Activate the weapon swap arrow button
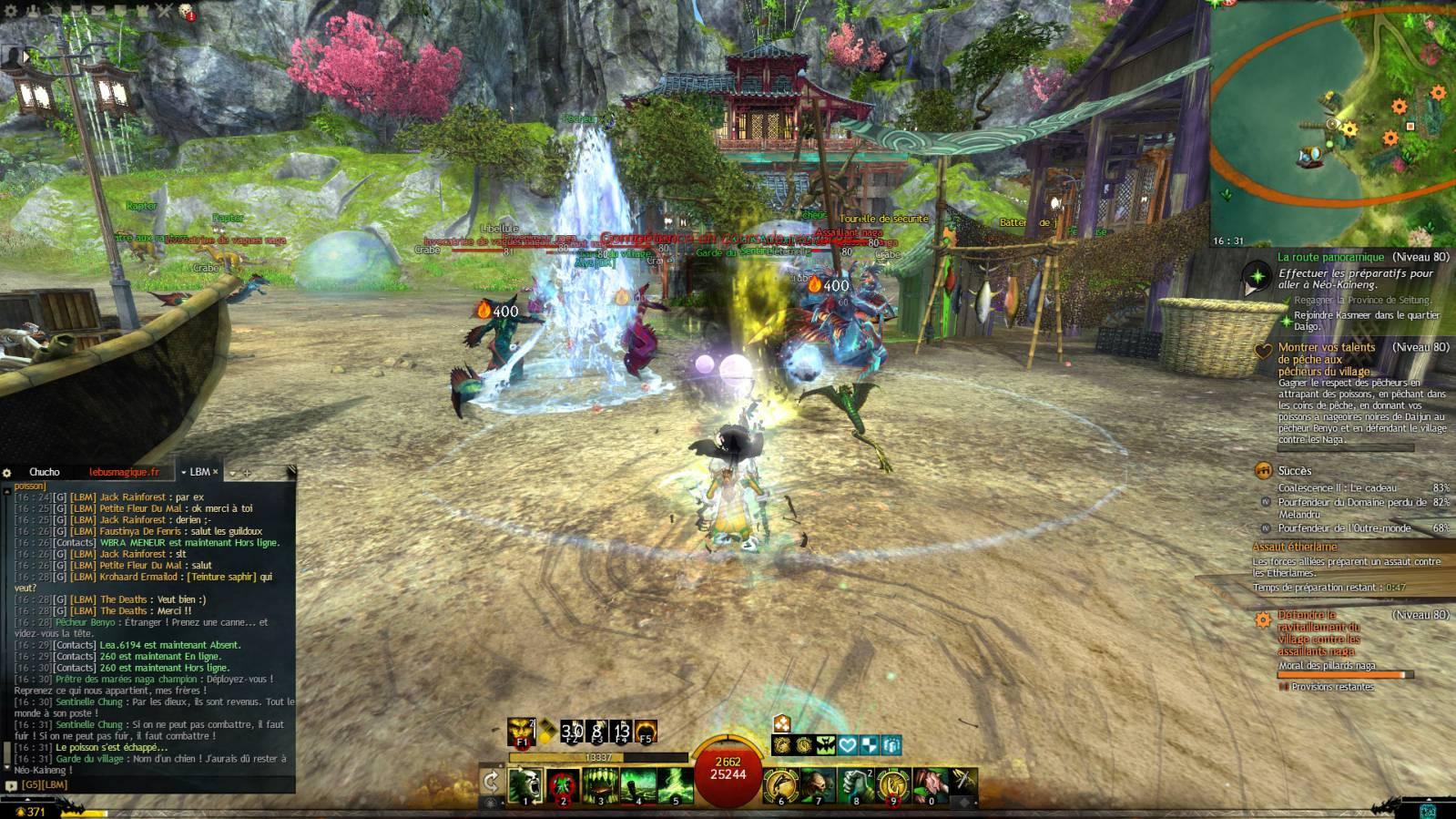Image resolution: width=1456 pixels, height=819 pixels. (491, 781)
